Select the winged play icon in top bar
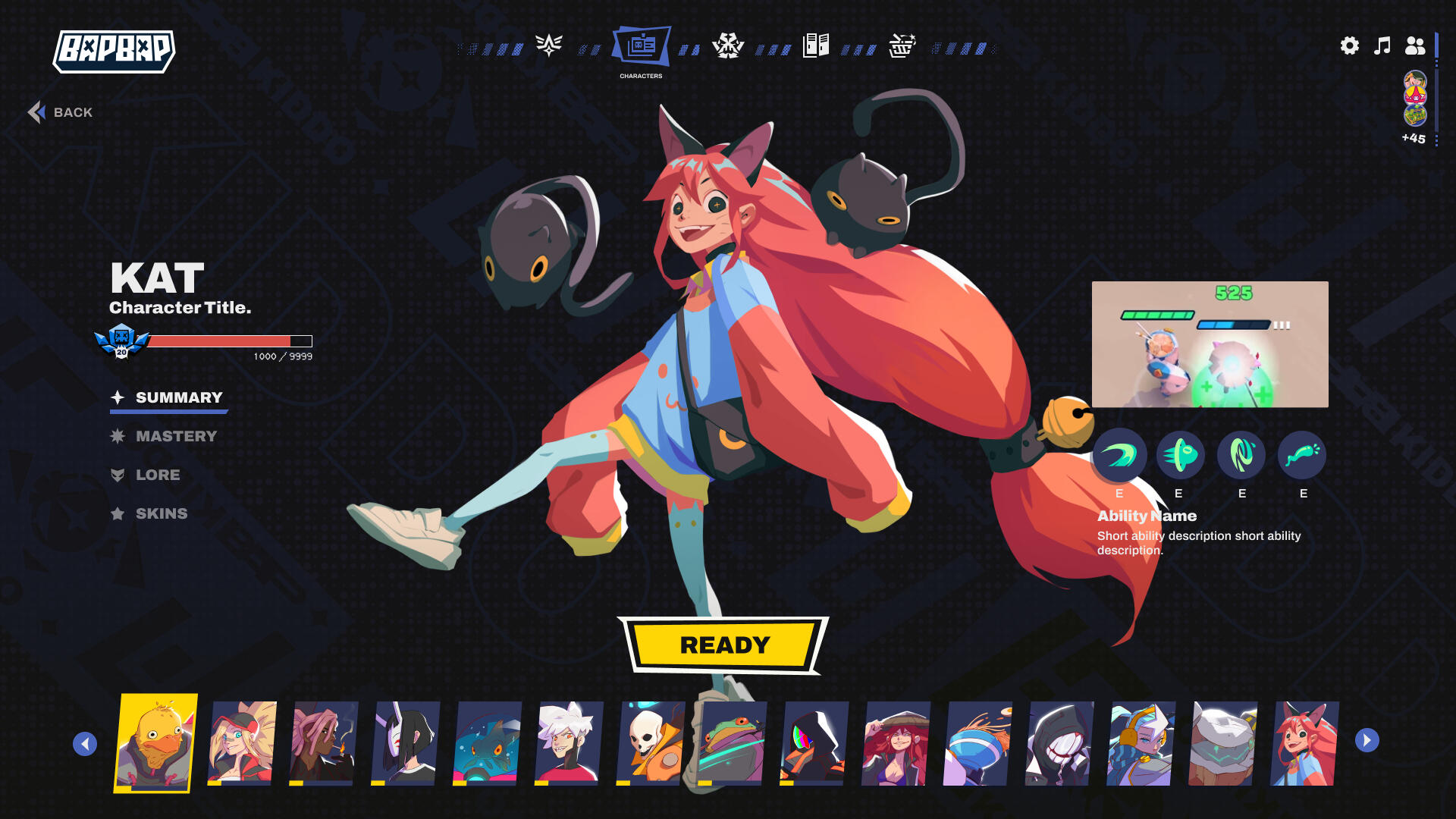This screenshot has width=1456, height=819. coord(548,45)
